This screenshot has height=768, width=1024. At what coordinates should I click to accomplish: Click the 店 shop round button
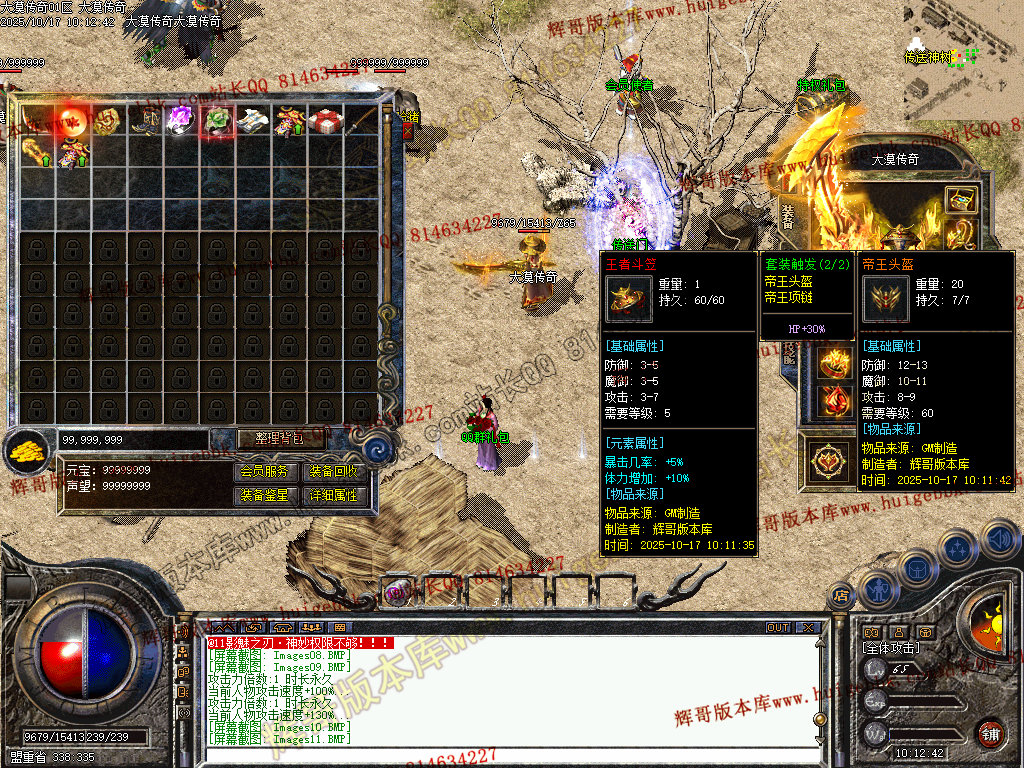[840, 596]
